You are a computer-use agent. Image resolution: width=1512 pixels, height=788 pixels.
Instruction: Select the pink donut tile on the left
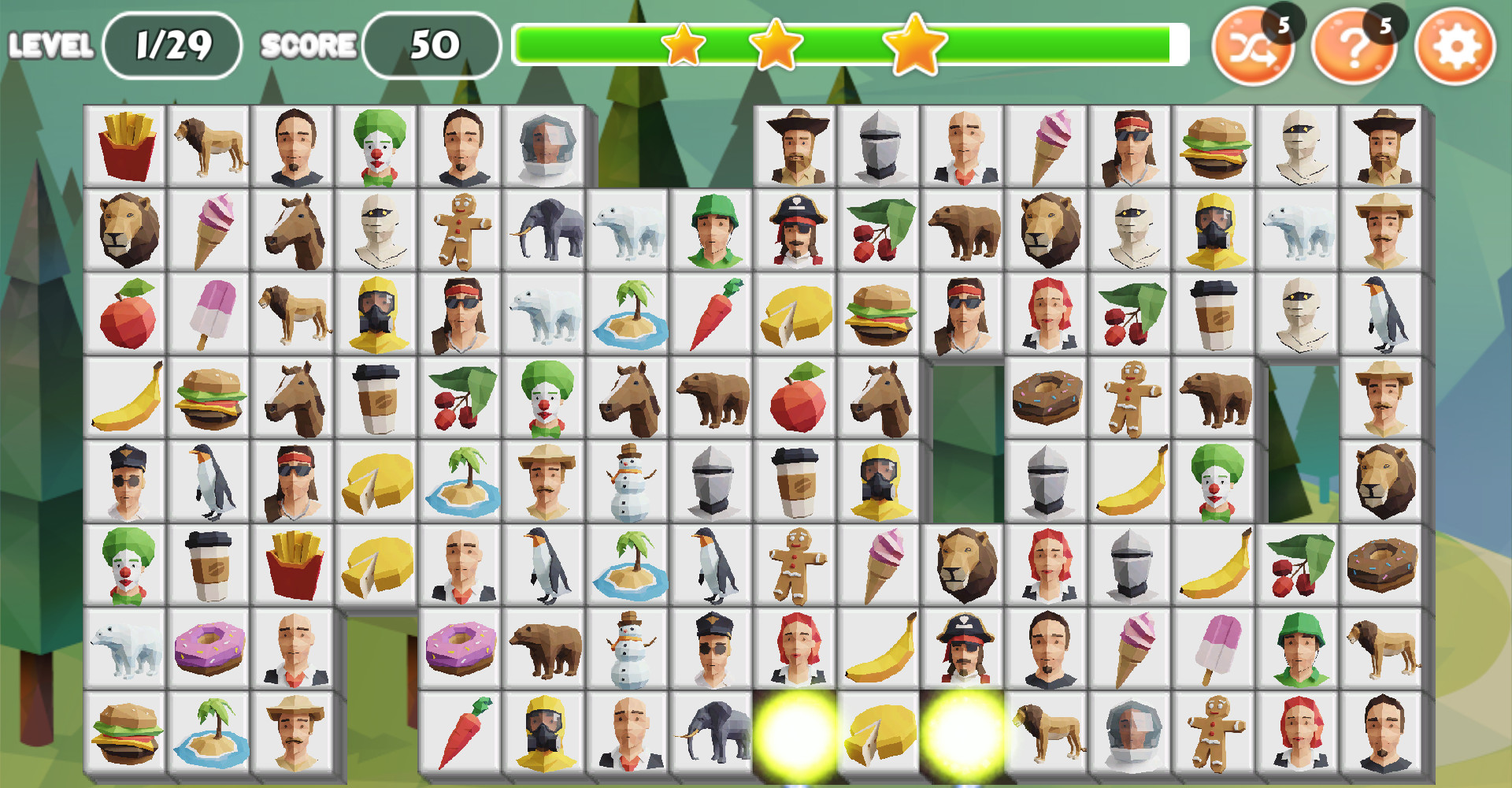coord(209,646)
